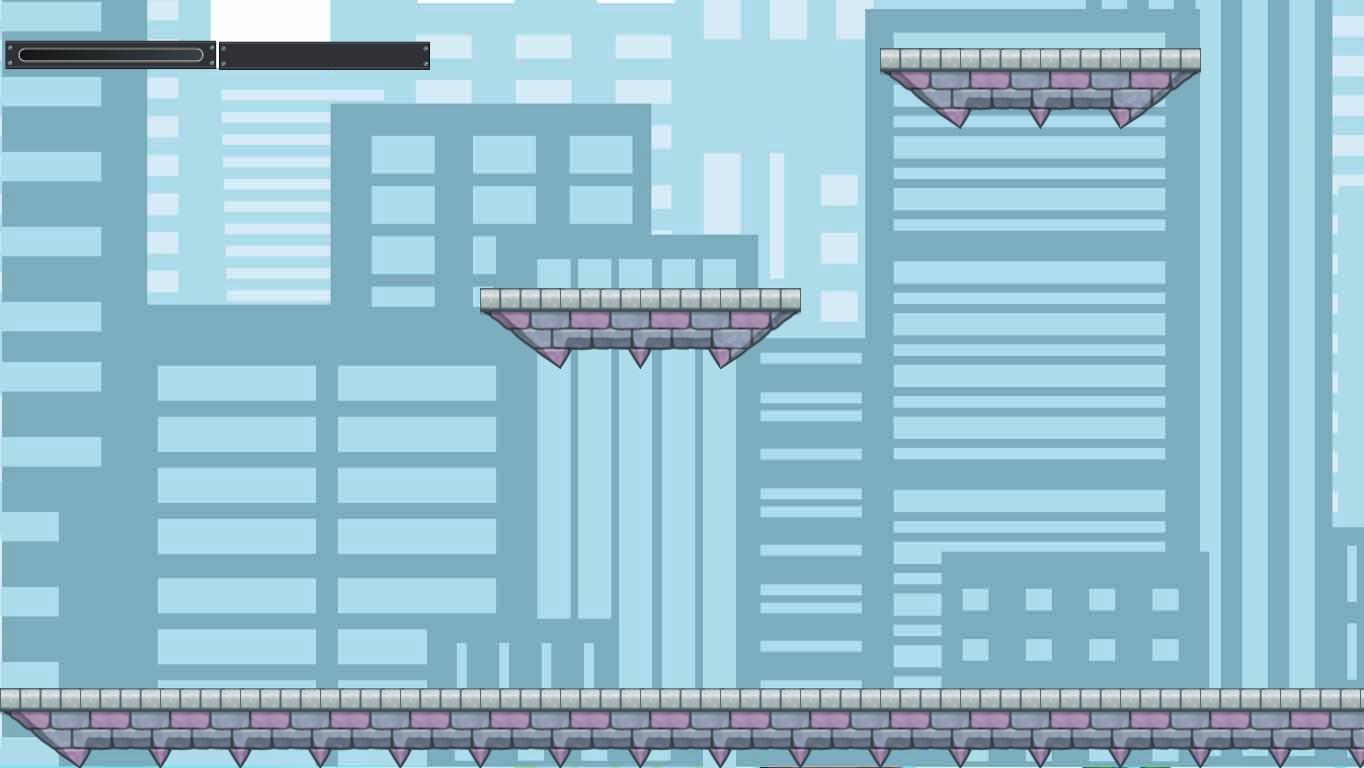
Task: Click the bottom-right screw of the score panel
Action: [x=424, y=63]
